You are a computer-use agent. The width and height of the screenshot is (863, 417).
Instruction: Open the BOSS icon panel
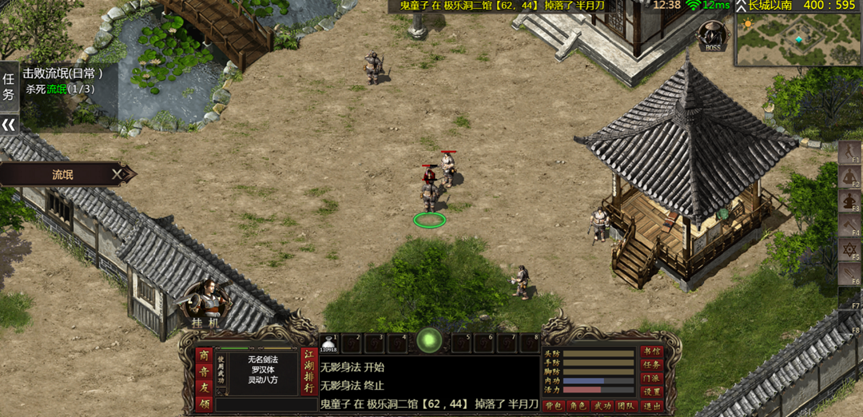711,36
